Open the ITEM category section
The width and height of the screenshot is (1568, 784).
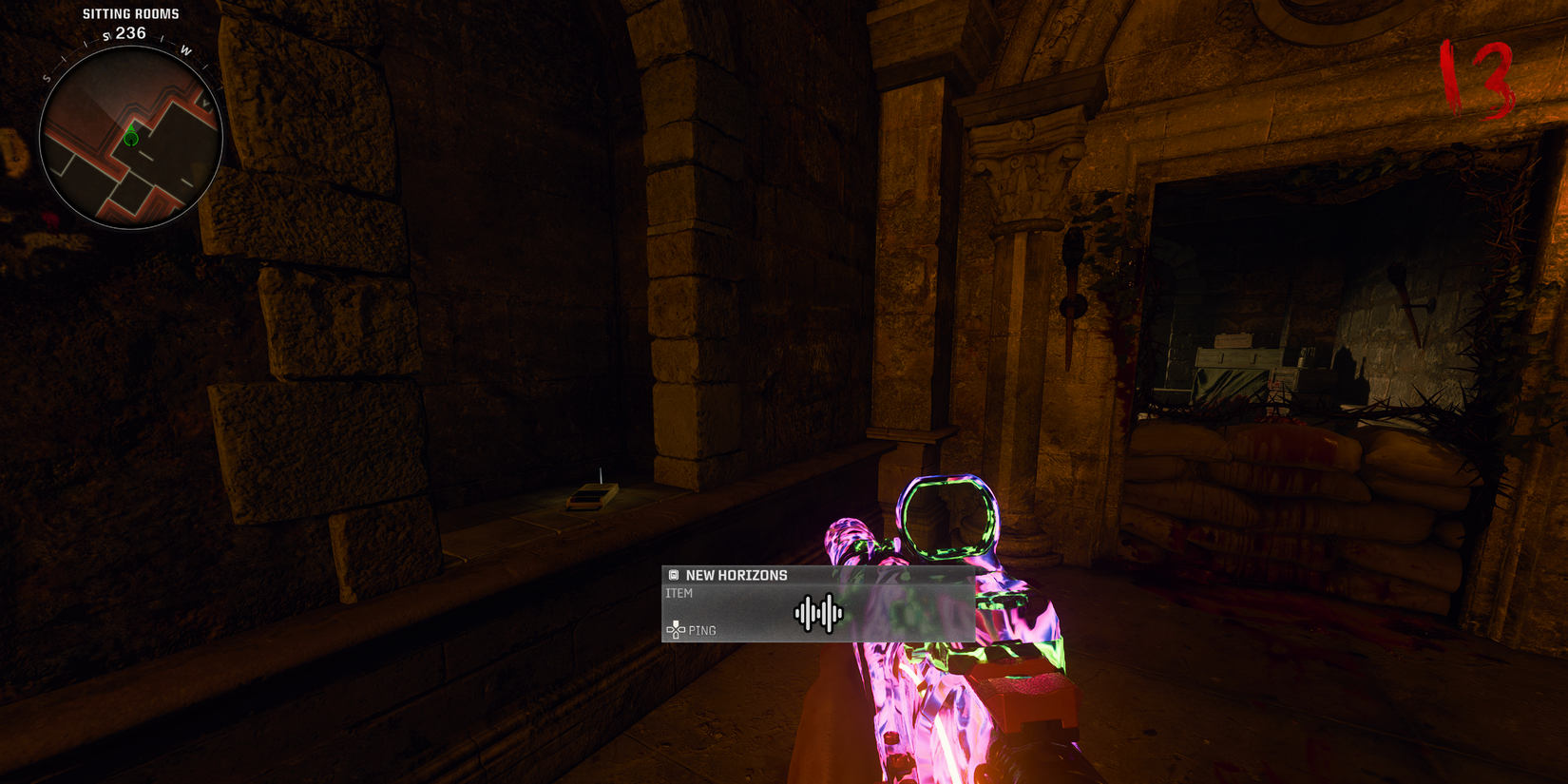679,592
